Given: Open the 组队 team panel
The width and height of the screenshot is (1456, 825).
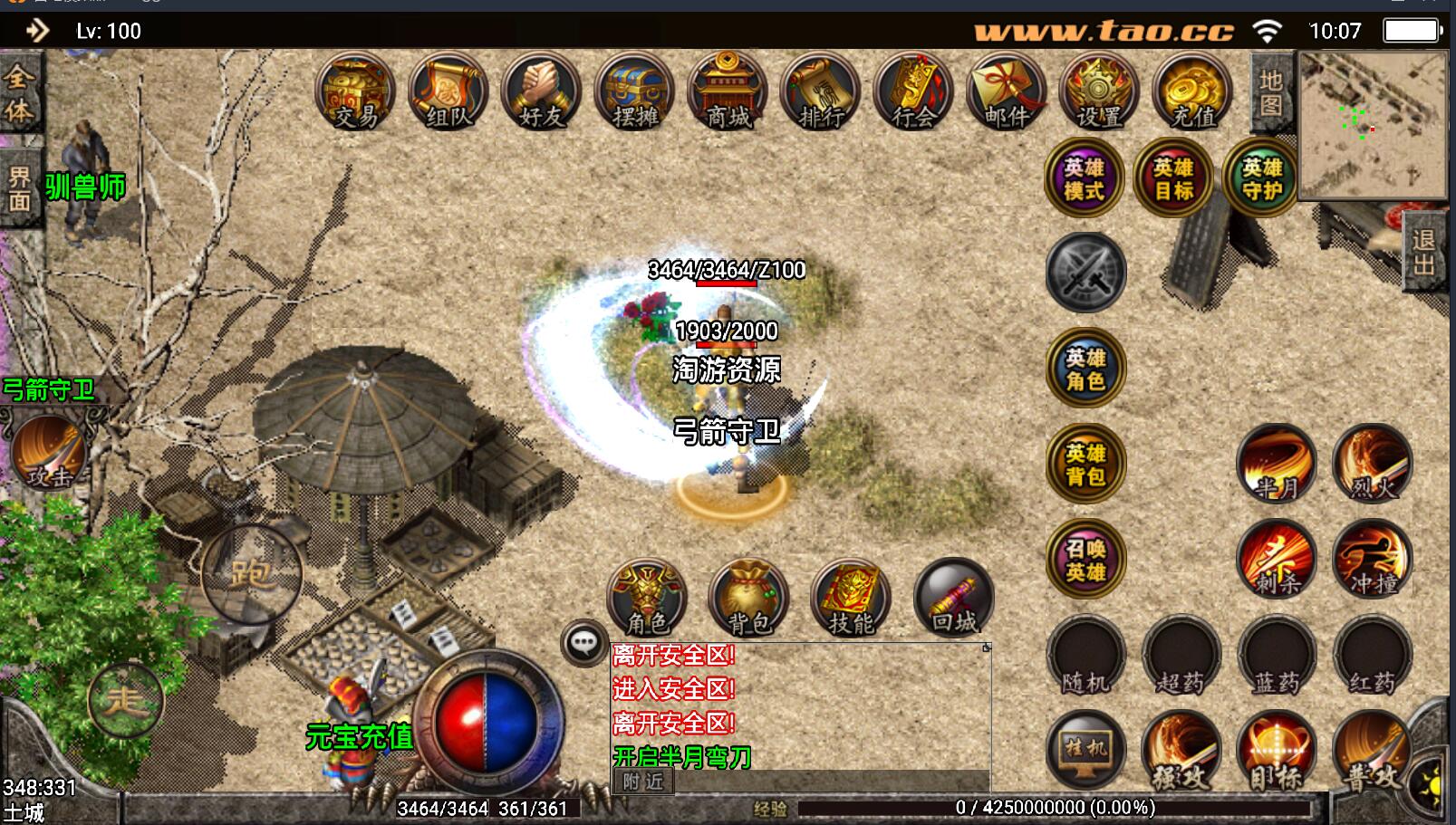Looking at the screenshot, I should (x=448, y=92).
